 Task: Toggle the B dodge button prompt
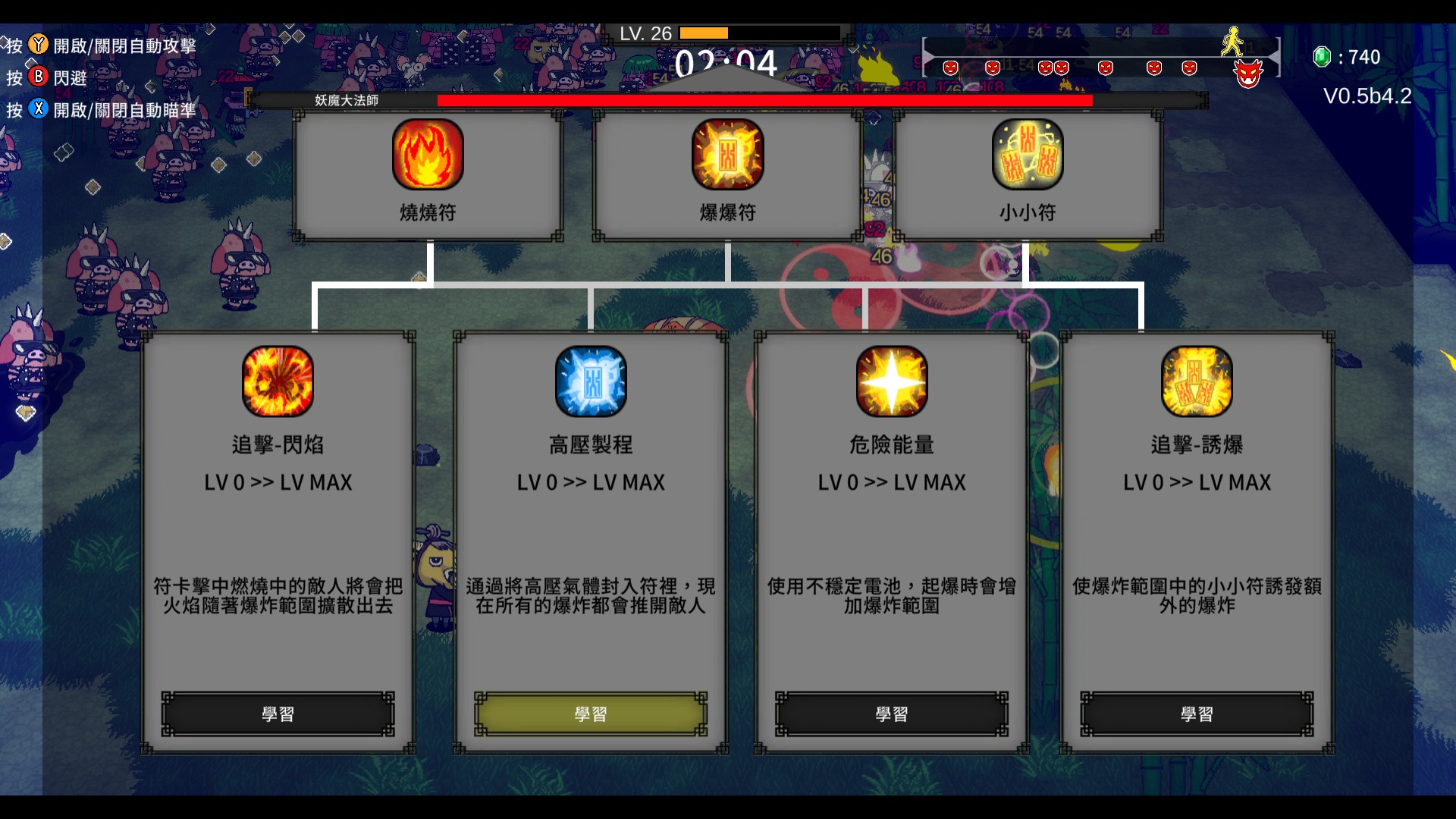pyautogui.click(x=36, y=77)
